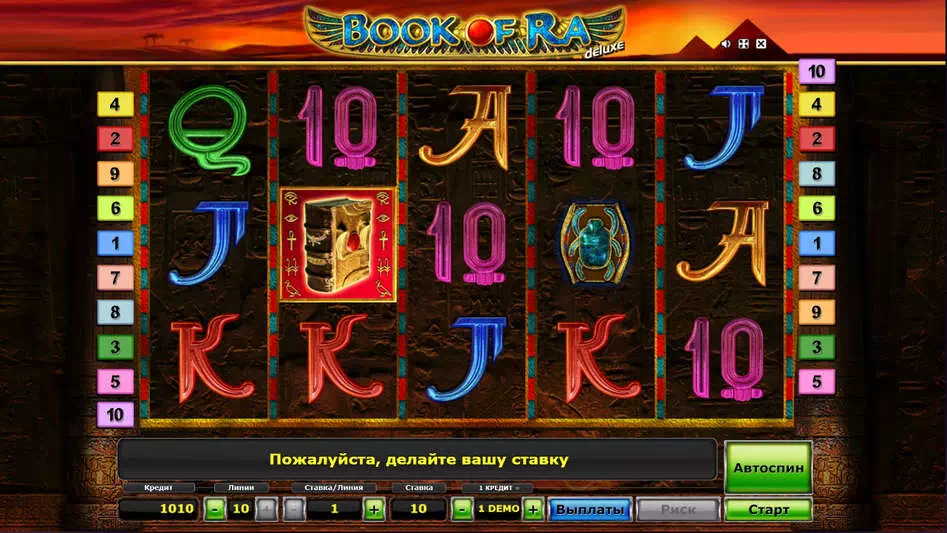Viewport: 947px width, 533px height.
Task: Raise Ставка/Линия with the plus button
Action: (x=374, y=509)
